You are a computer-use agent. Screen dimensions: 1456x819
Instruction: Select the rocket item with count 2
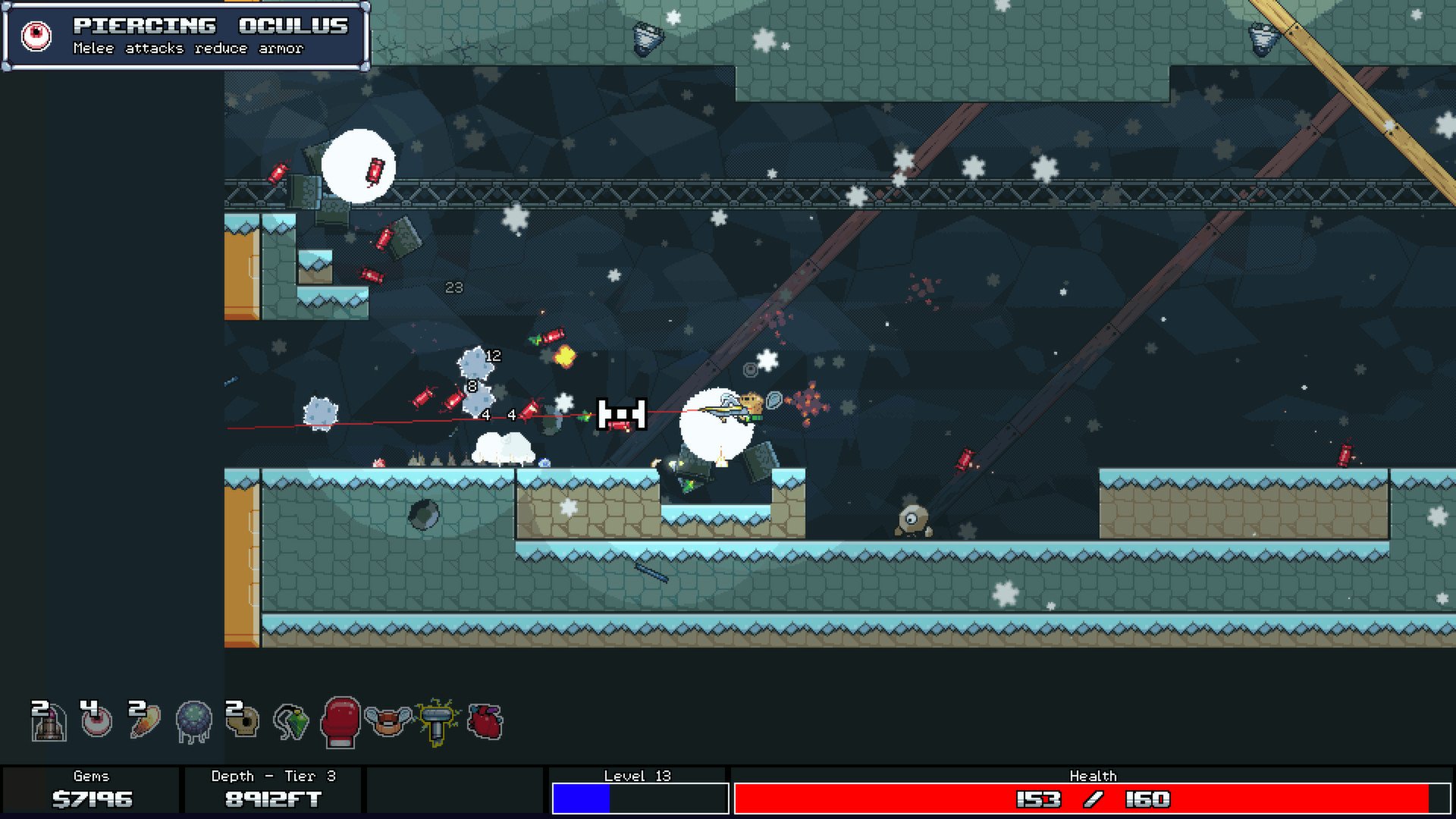pyautogui.click(x=47, y=724)
